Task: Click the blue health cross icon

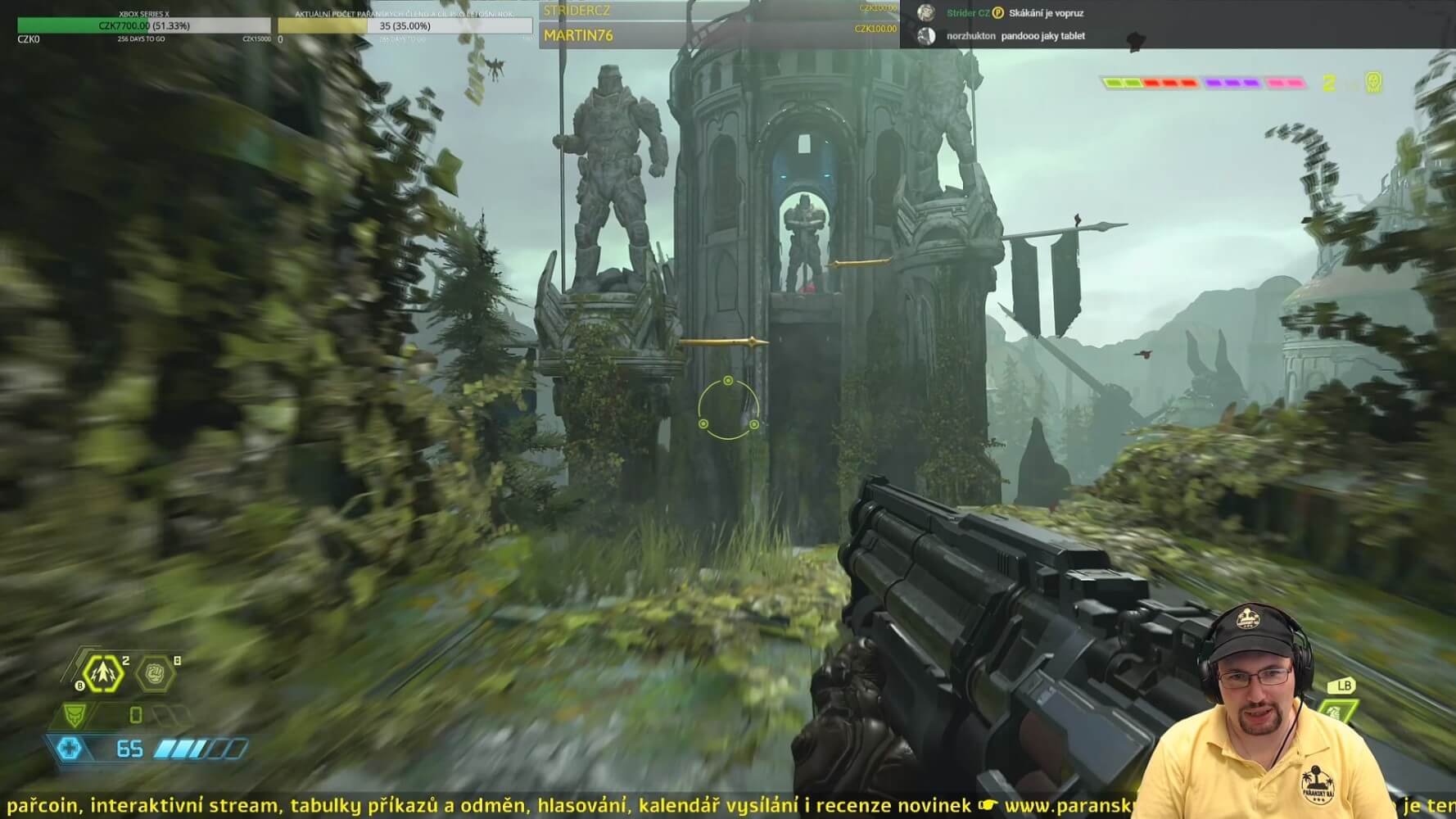Action: (x=70, y=748)
